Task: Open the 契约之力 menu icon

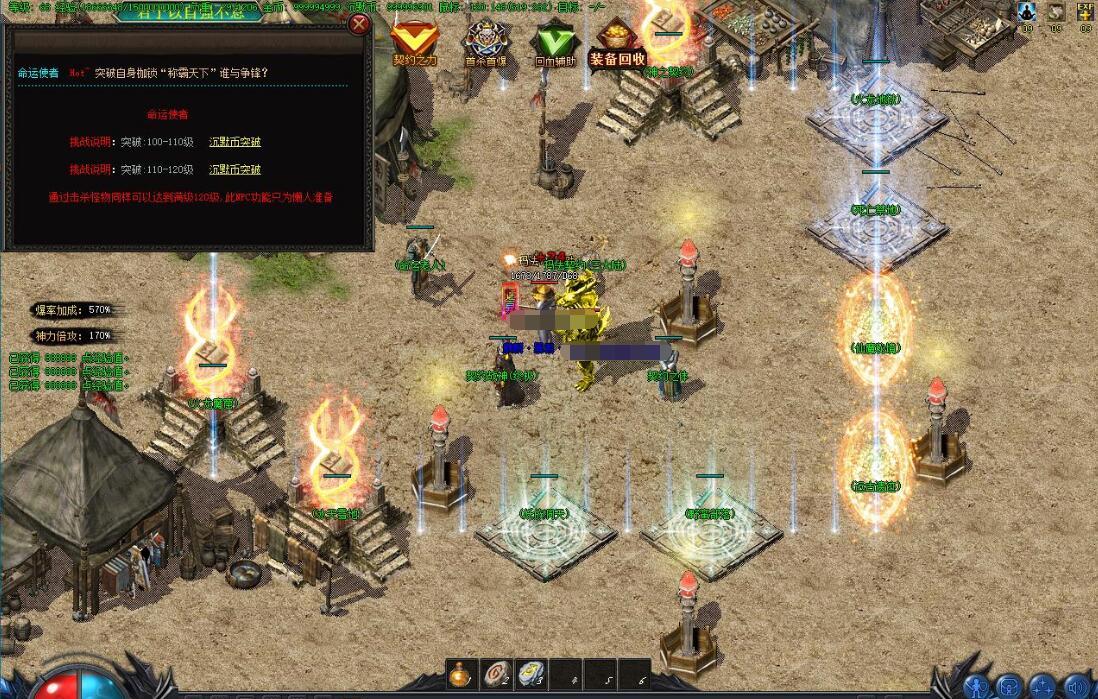Action: 414,39
